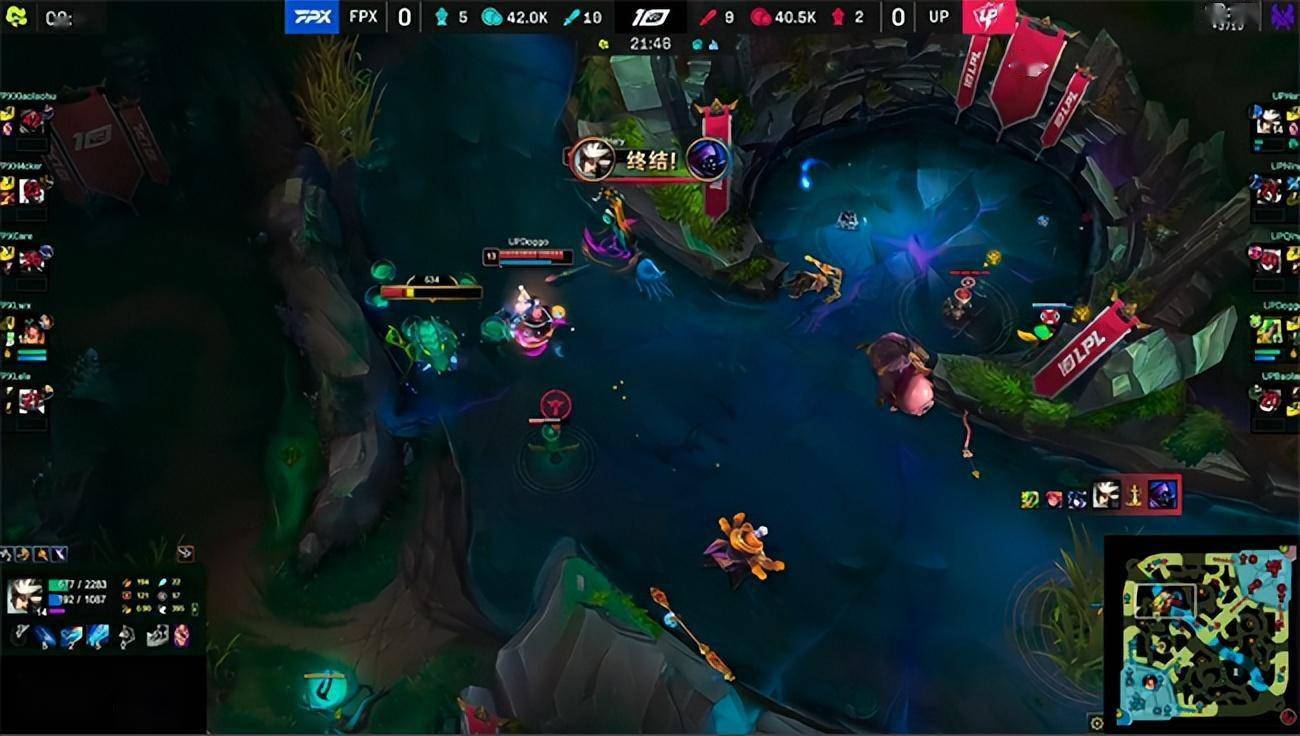Image resolution: width=1300 pixels, height=736 pixels.
Task: Click the selected champion's white-haired portrait
Action: [x=24, y=595]
